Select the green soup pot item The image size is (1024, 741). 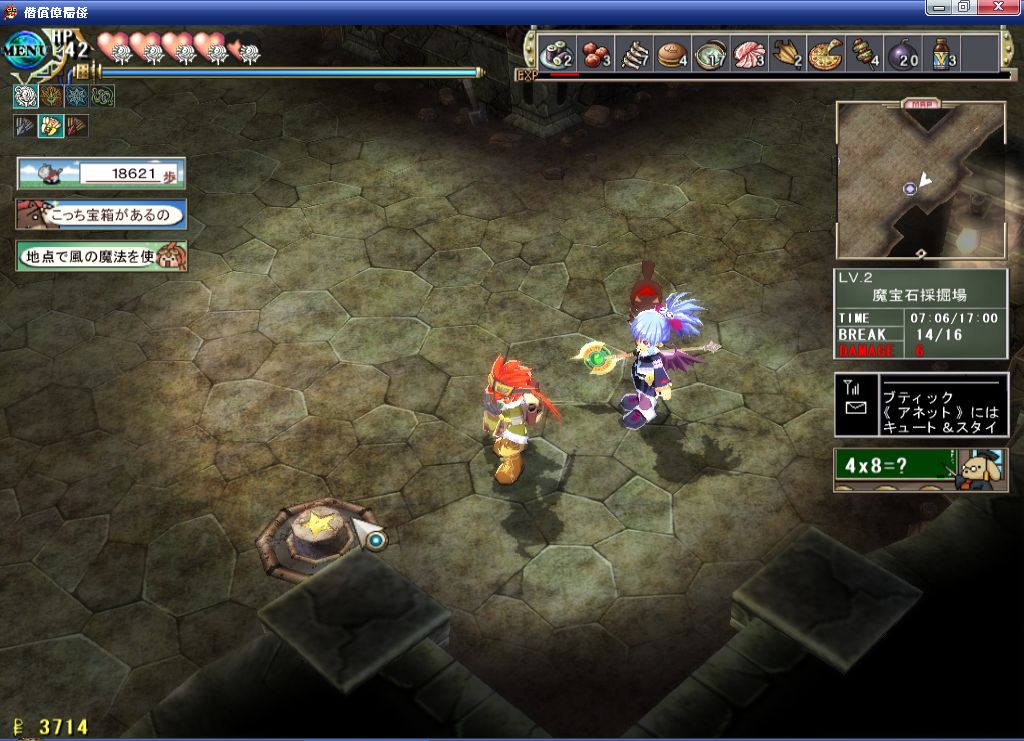point(710,53)
